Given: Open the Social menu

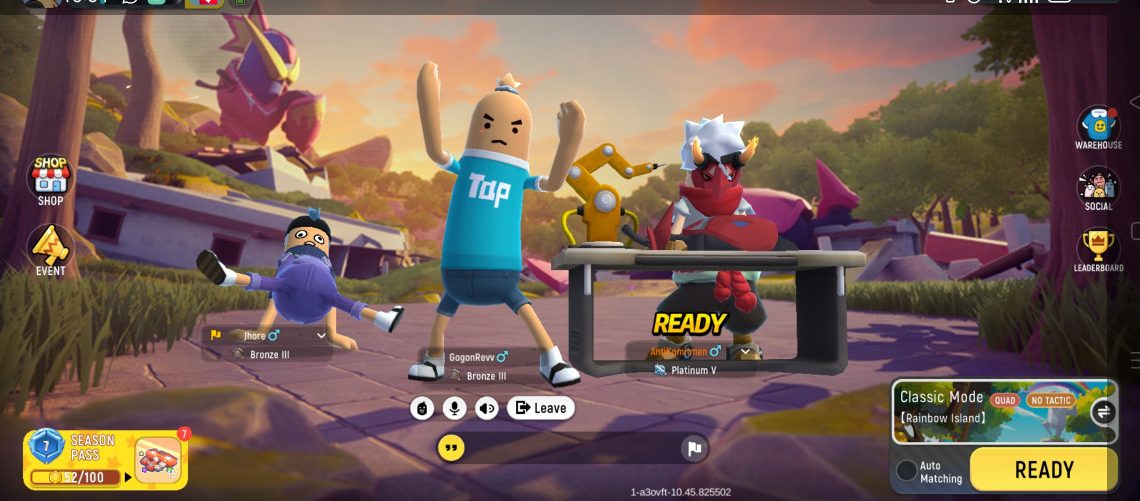Looking at the screenshot, I should tap(1098, 188).
